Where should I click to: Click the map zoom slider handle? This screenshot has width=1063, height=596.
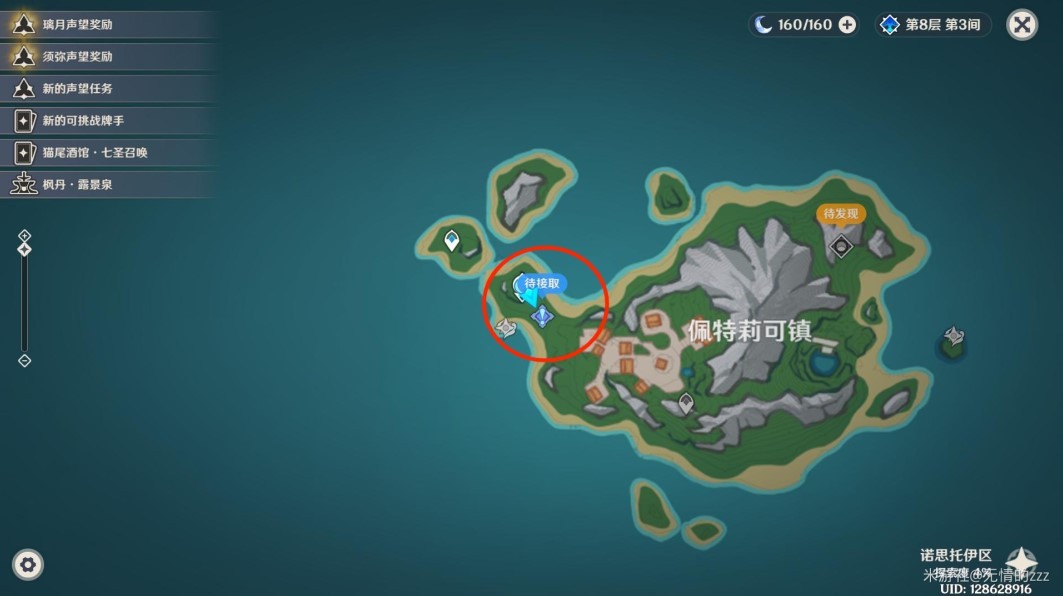coord(25,248)
